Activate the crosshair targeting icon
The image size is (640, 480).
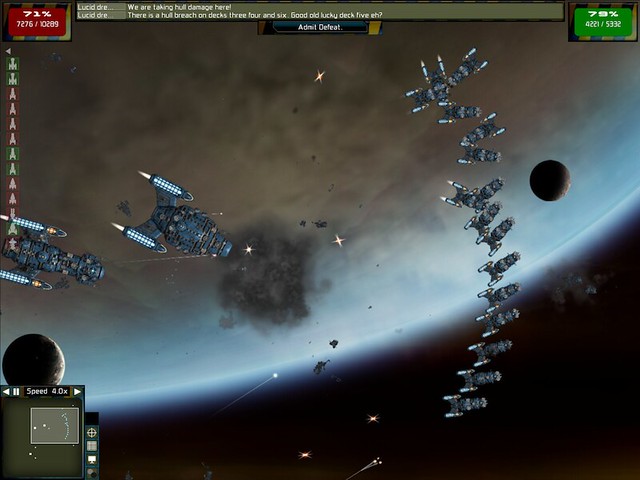(92, 432)
